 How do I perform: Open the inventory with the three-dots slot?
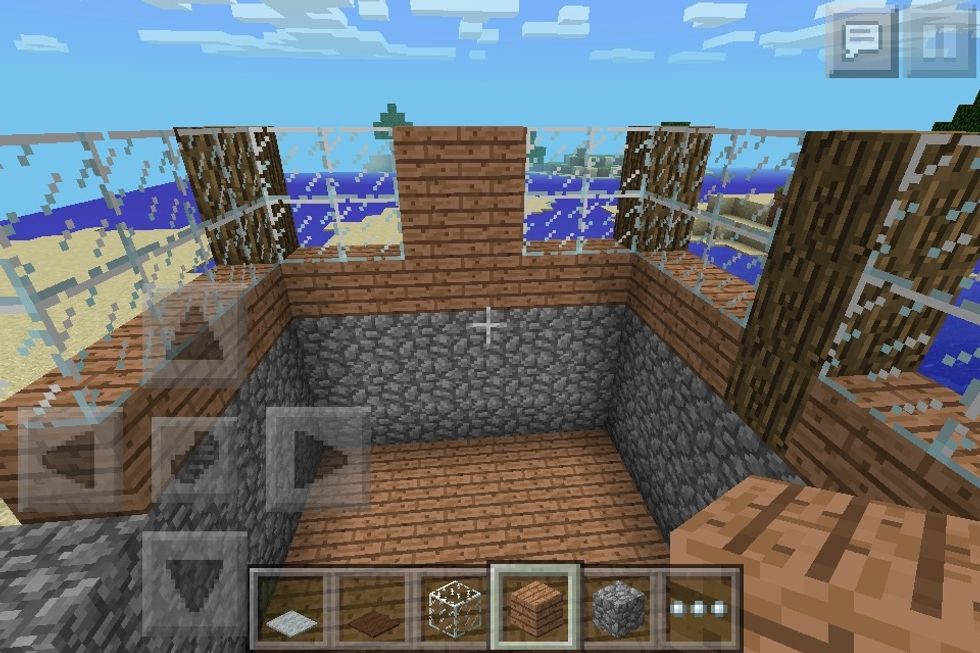tap(696, 609)
